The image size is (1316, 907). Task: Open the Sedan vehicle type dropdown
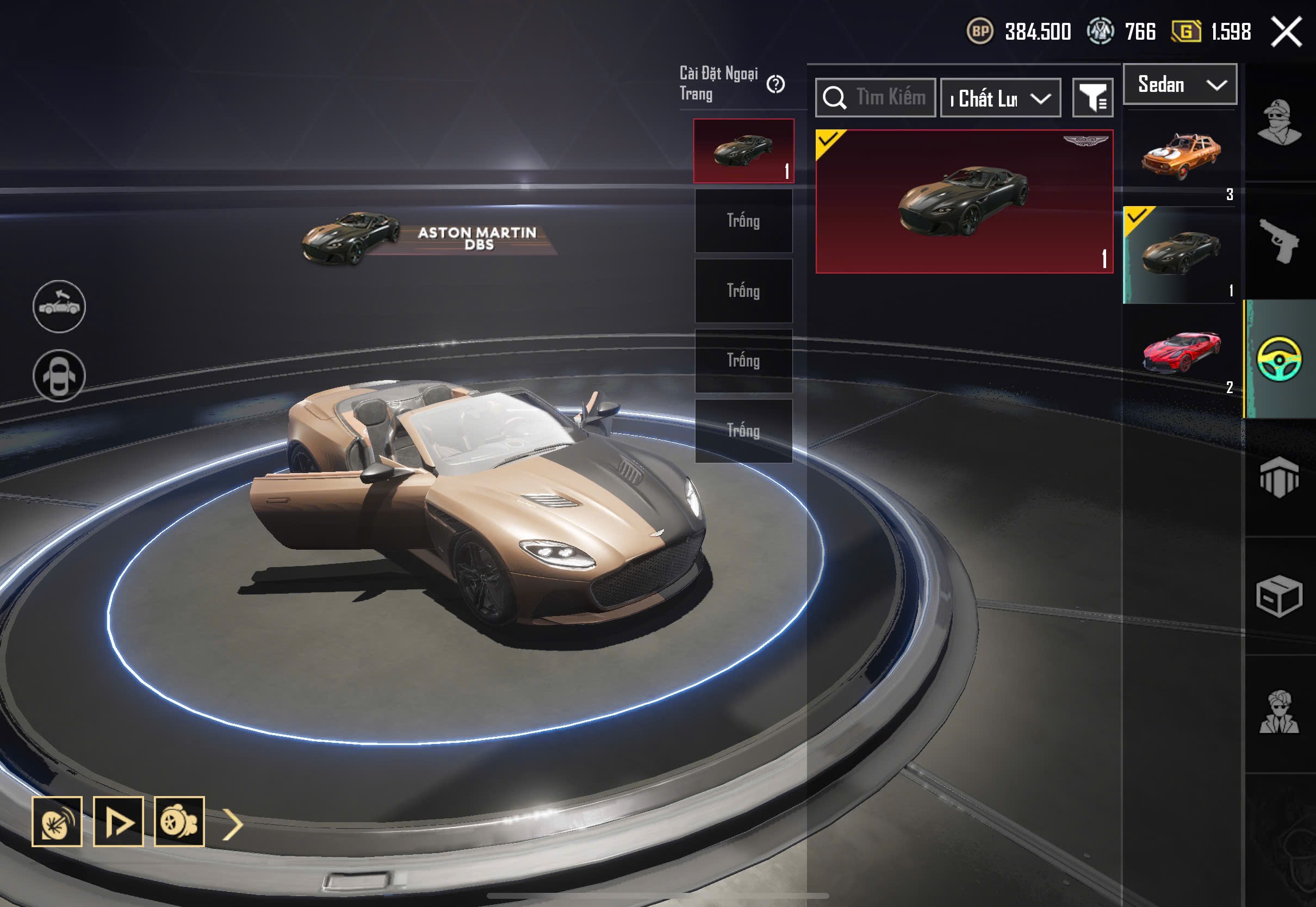tap(1180, 85)
